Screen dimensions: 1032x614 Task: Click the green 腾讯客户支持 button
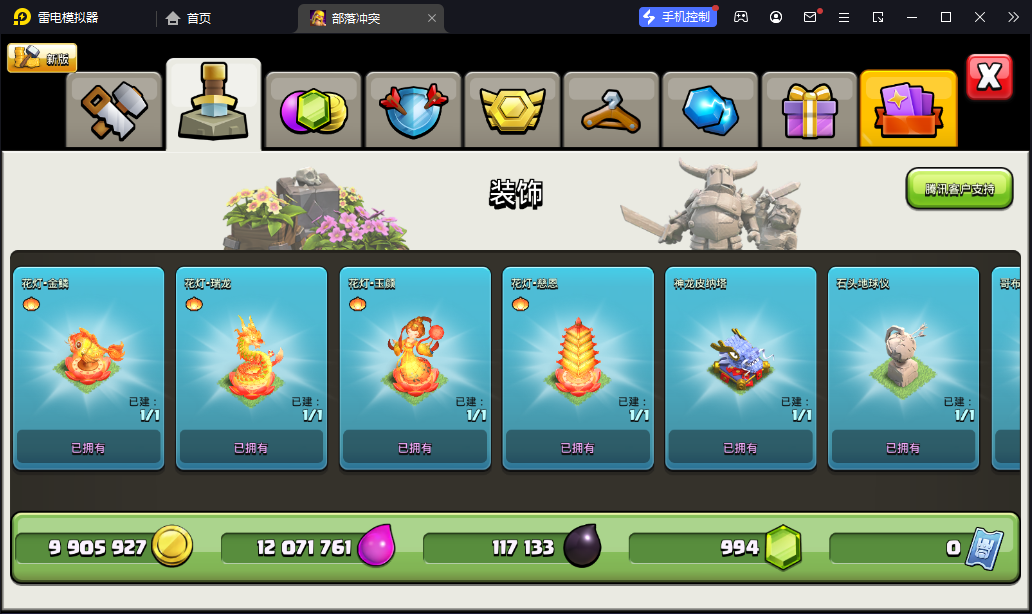959,188
